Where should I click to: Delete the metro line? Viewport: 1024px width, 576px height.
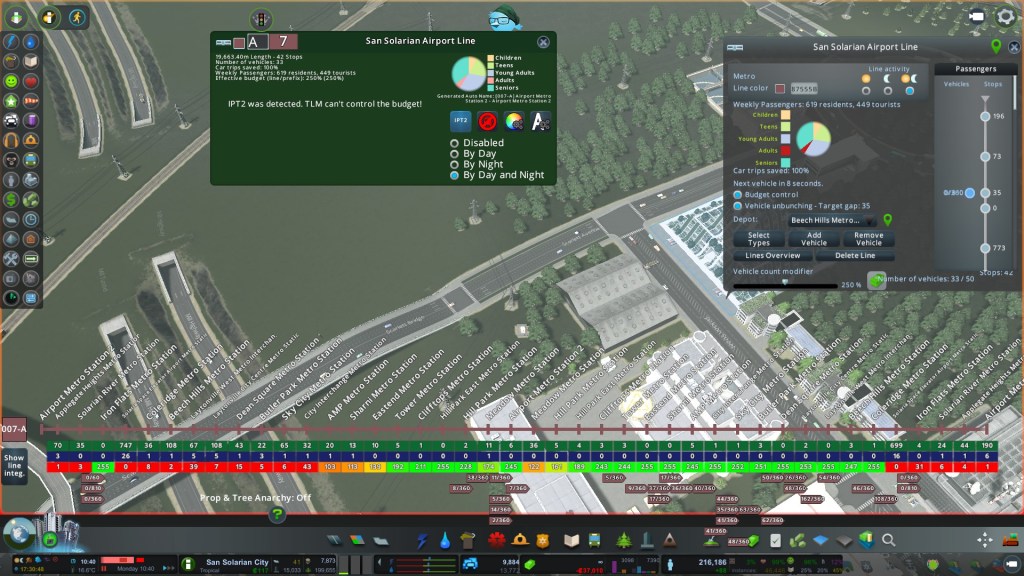pyautogui.click(x=855, y=256)
